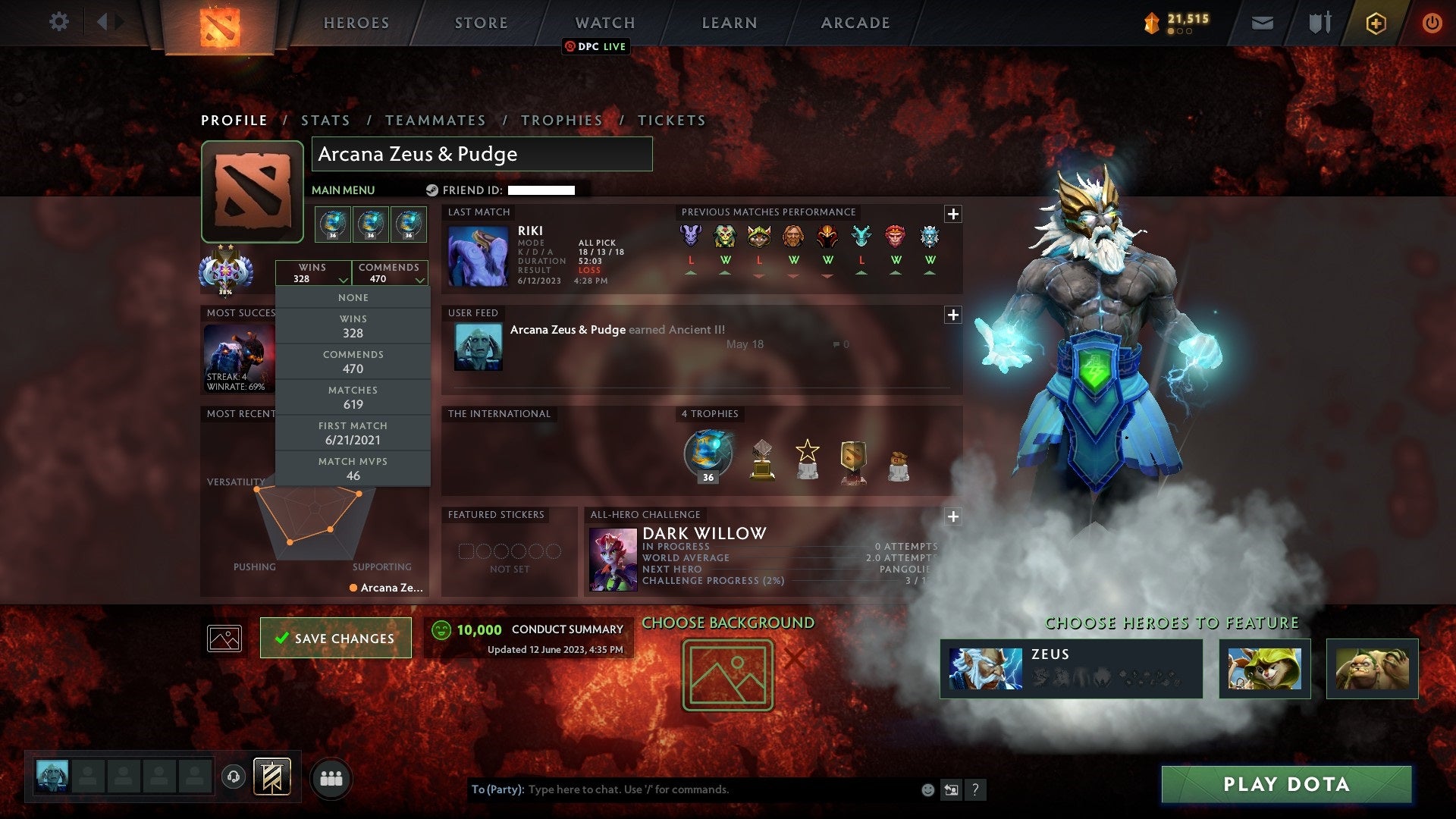Open the Armory shield-and-sword icon
Viewport: 1456px width, 819px height.
[1319, 22]
